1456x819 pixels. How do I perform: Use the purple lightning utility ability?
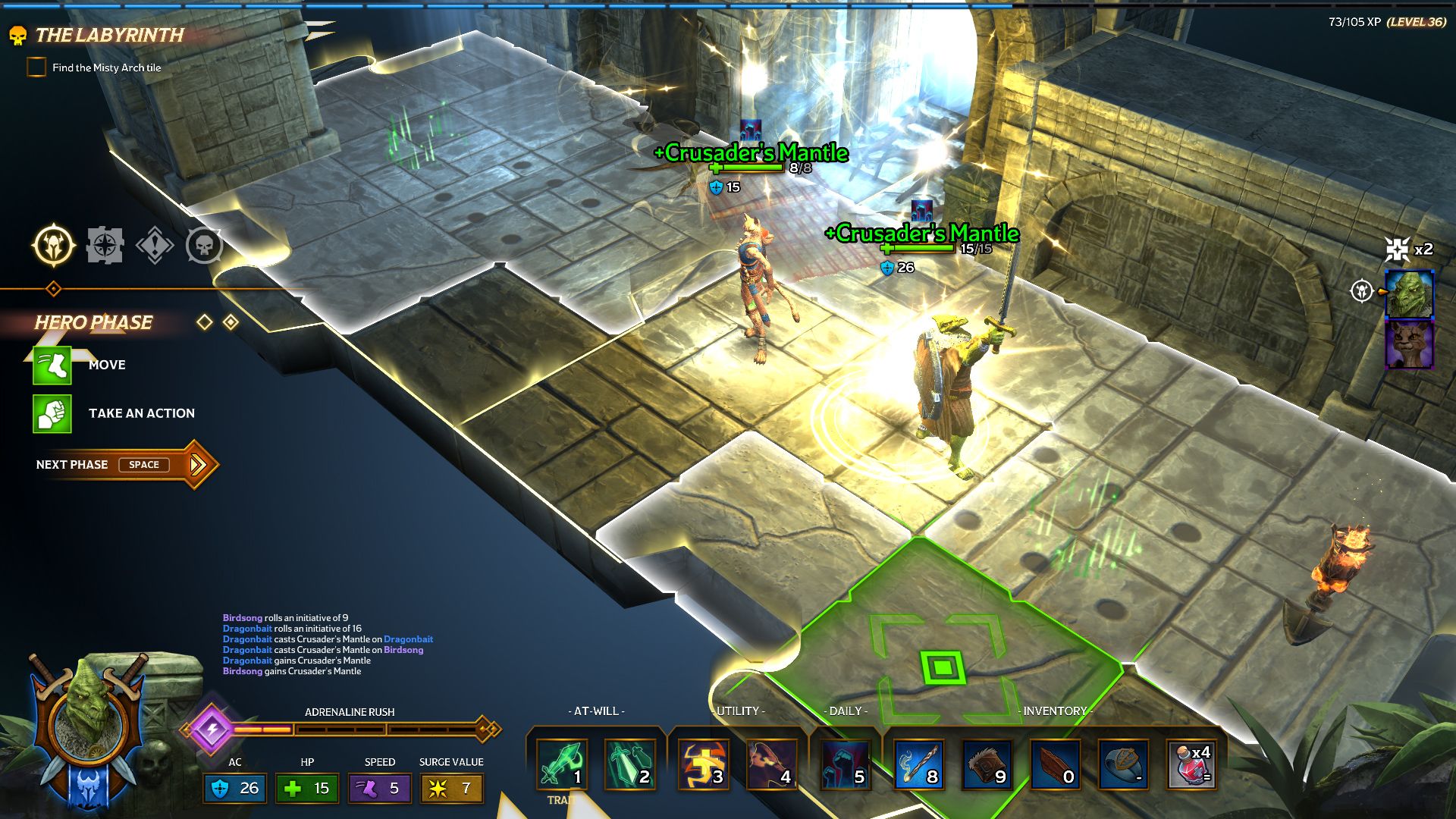coord(771,764)
